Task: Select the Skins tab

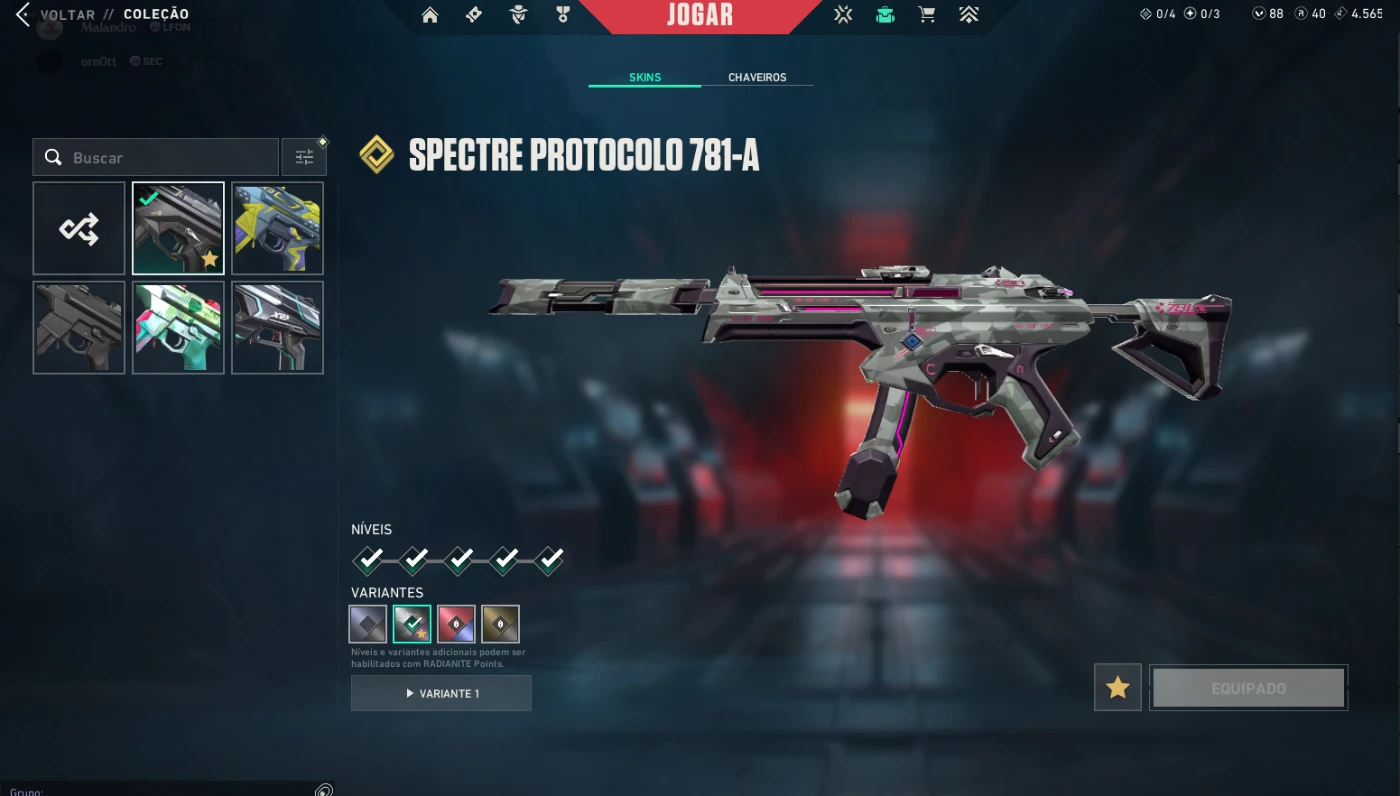Action: tap(645, 77)
